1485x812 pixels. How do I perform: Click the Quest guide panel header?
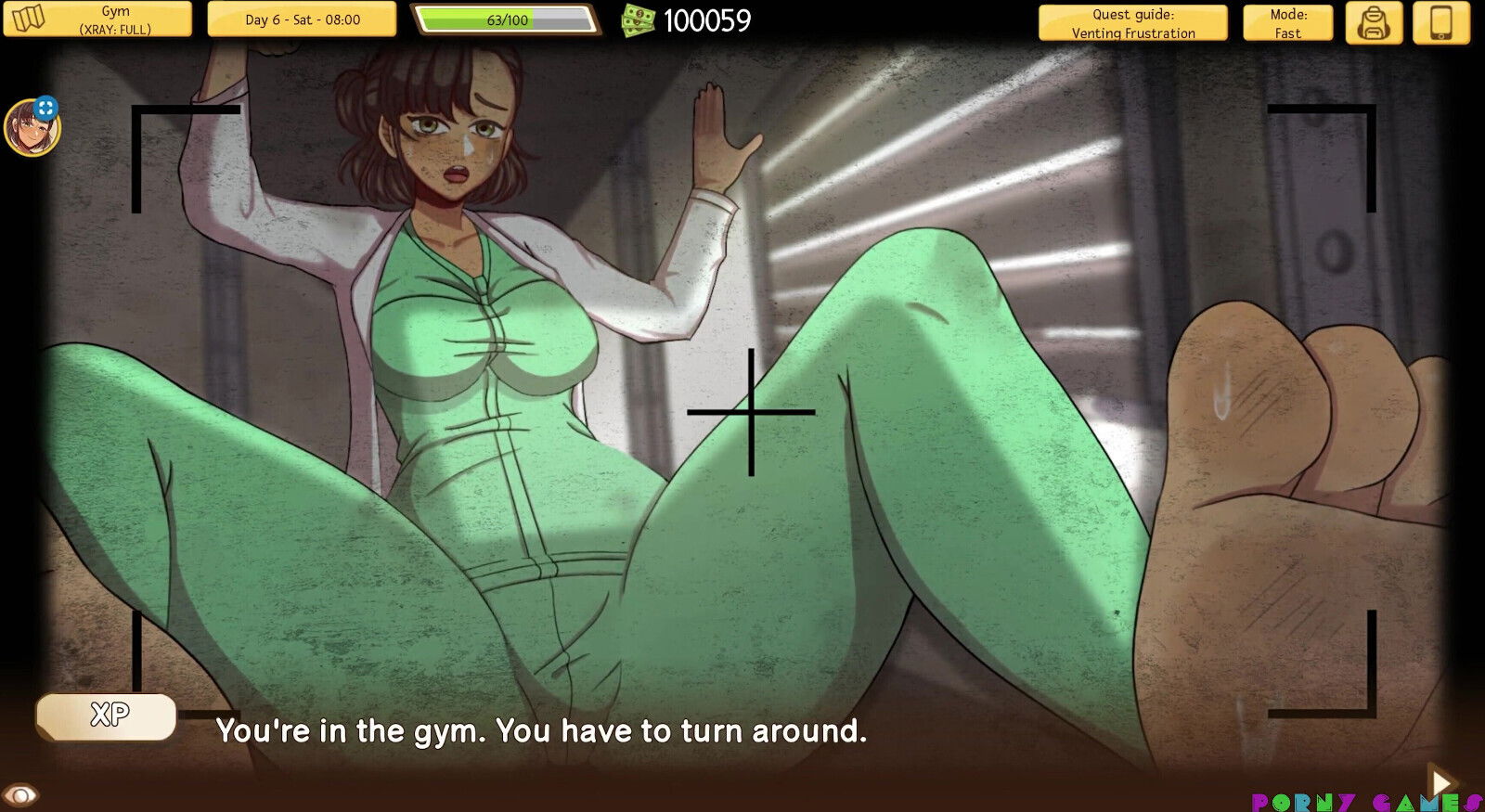pyautogui.click(x=1133, y=14)
